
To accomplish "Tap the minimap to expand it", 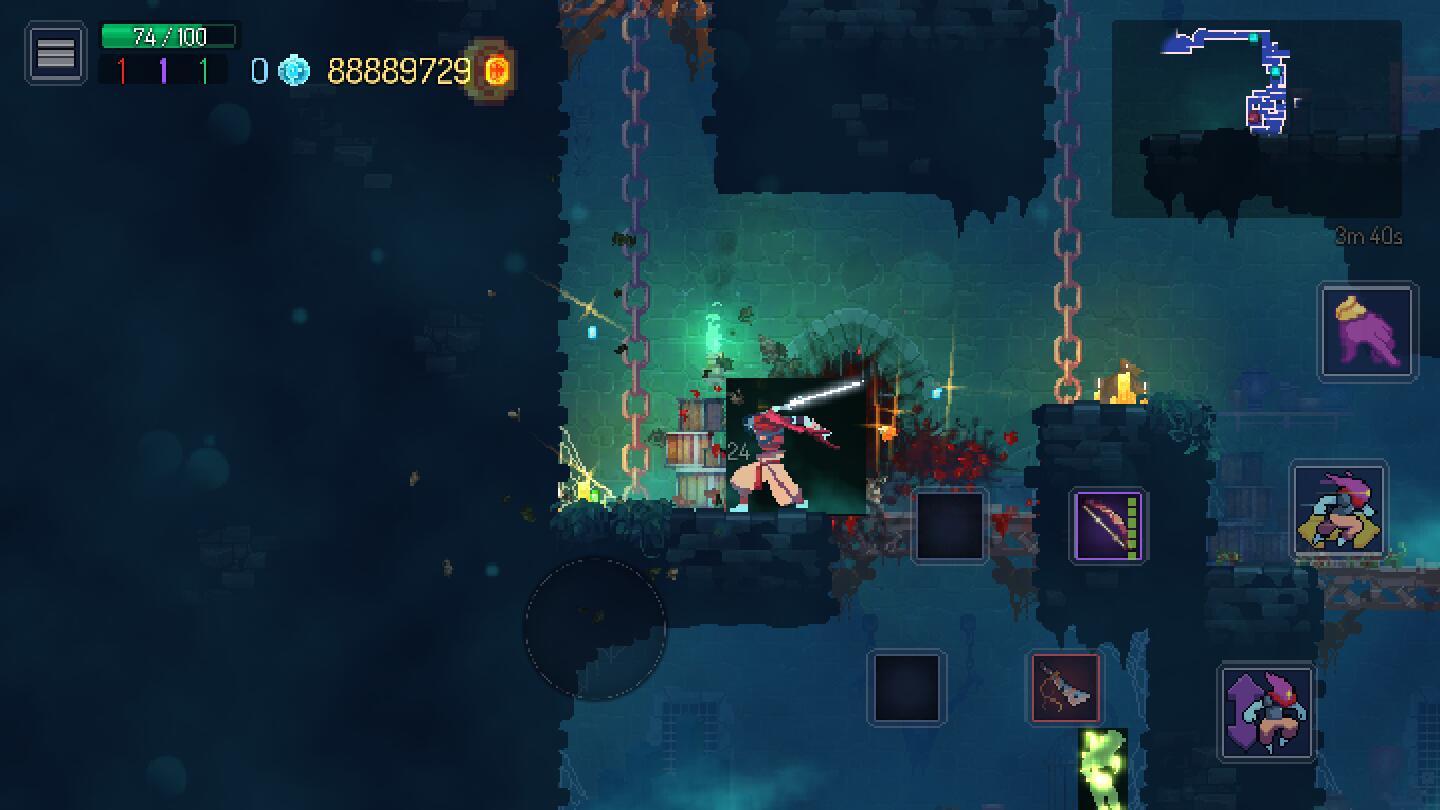I will coord(1256,118).
